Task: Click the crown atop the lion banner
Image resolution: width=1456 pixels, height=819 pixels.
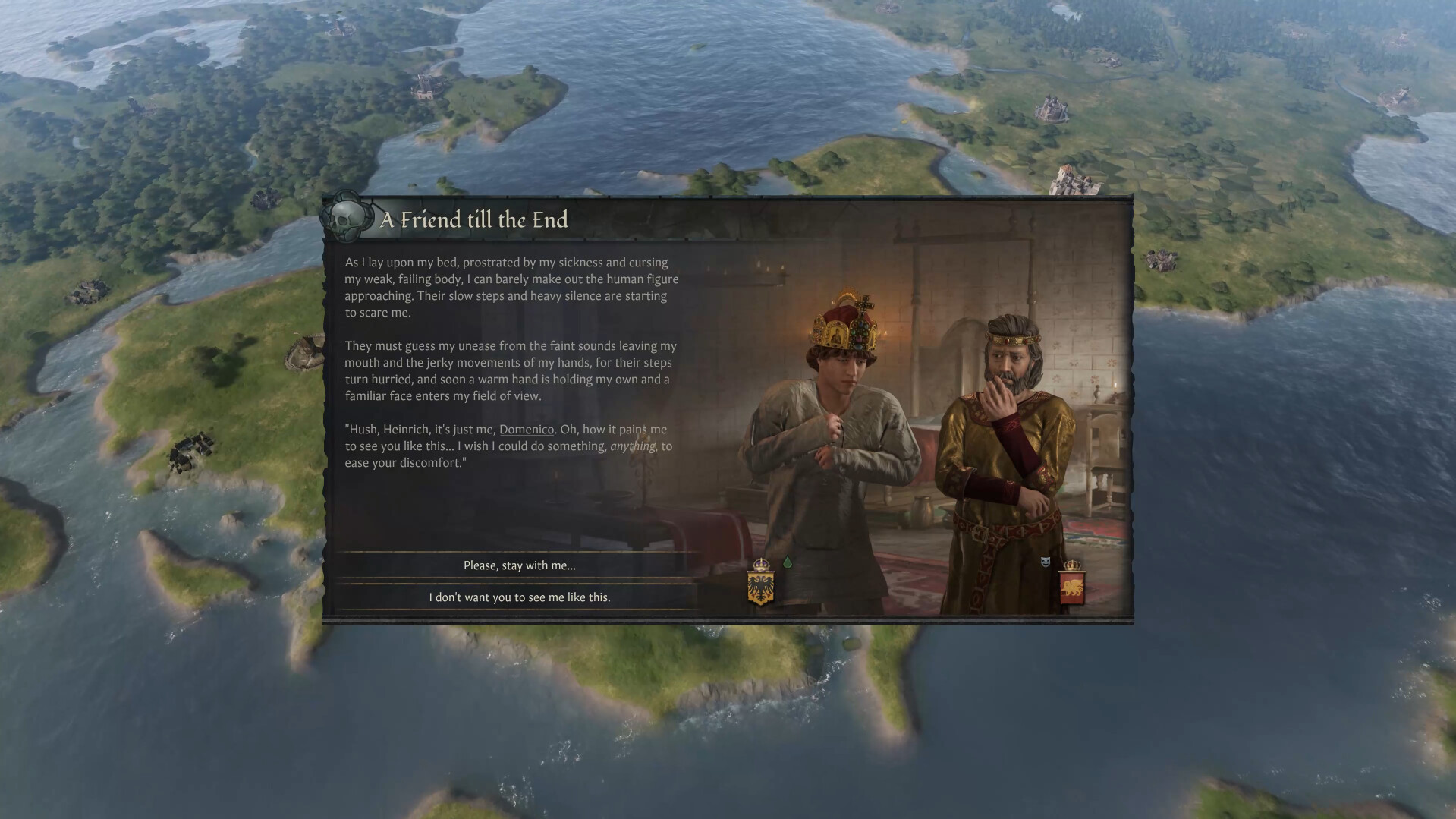Action: click(x=1072, y=565)
